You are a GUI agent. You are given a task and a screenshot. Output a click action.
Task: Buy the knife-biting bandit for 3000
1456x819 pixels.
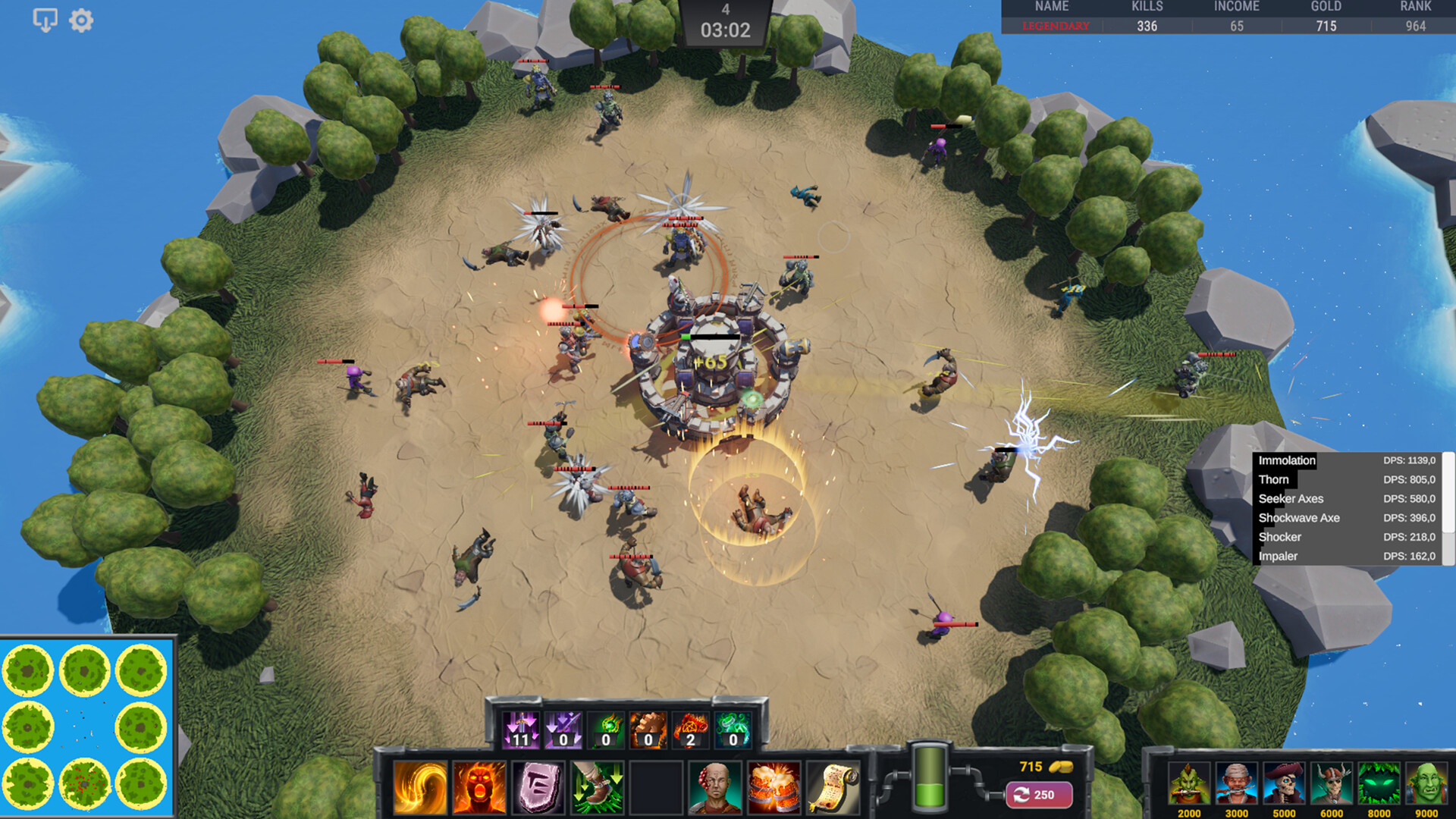1236,784
